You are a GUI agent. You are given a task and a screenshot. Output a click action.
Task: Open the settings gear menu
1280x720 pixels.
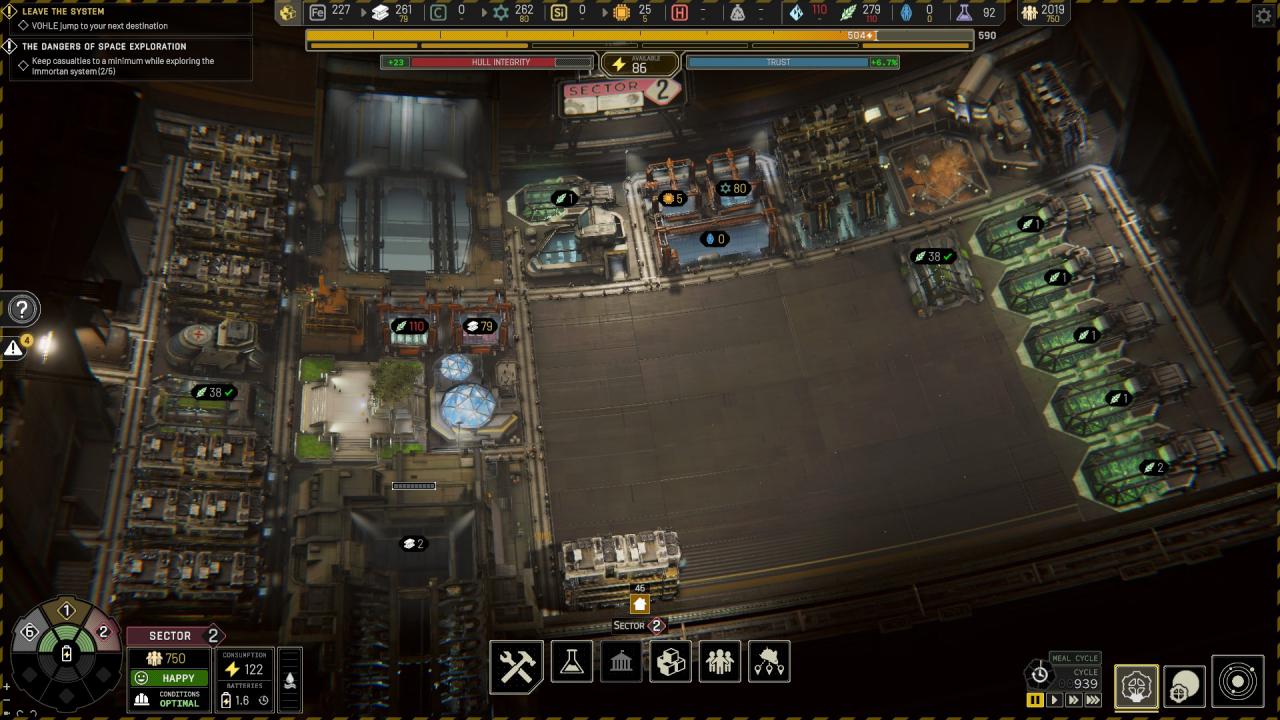pyautogui.click(x=1263, y=15)
